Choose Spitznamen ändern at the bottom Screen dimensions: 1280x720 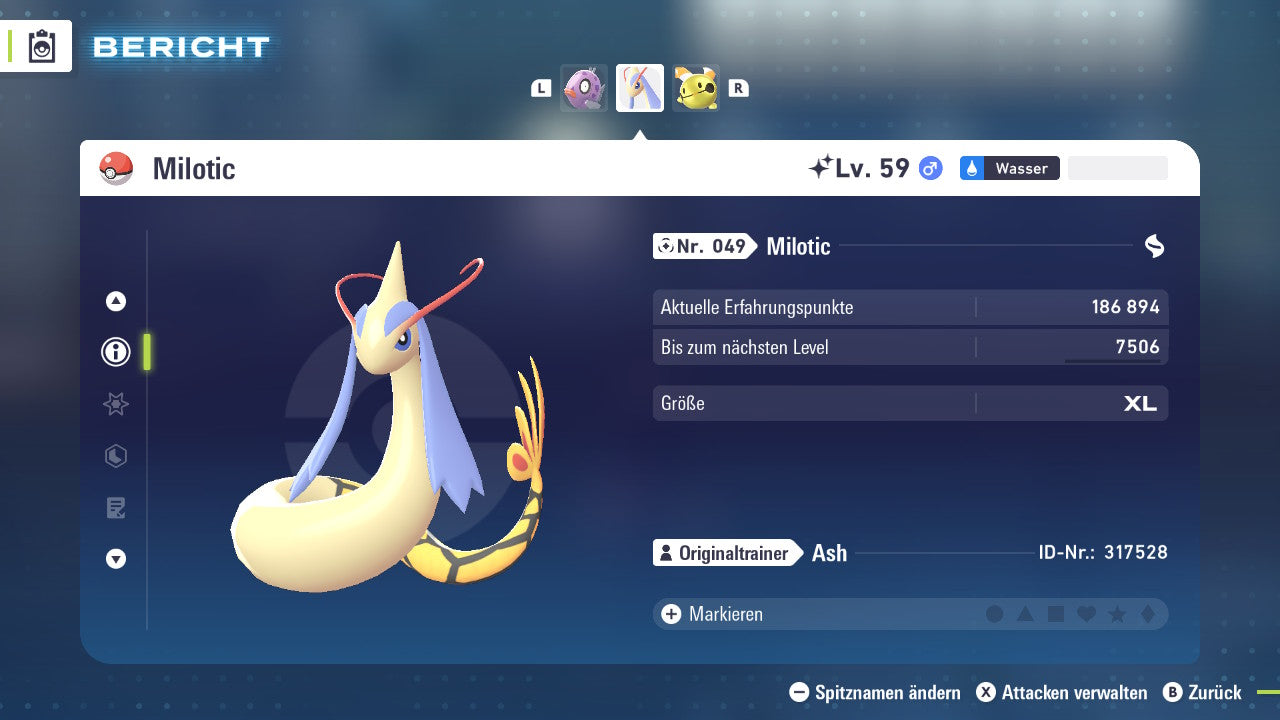[878, 692]
